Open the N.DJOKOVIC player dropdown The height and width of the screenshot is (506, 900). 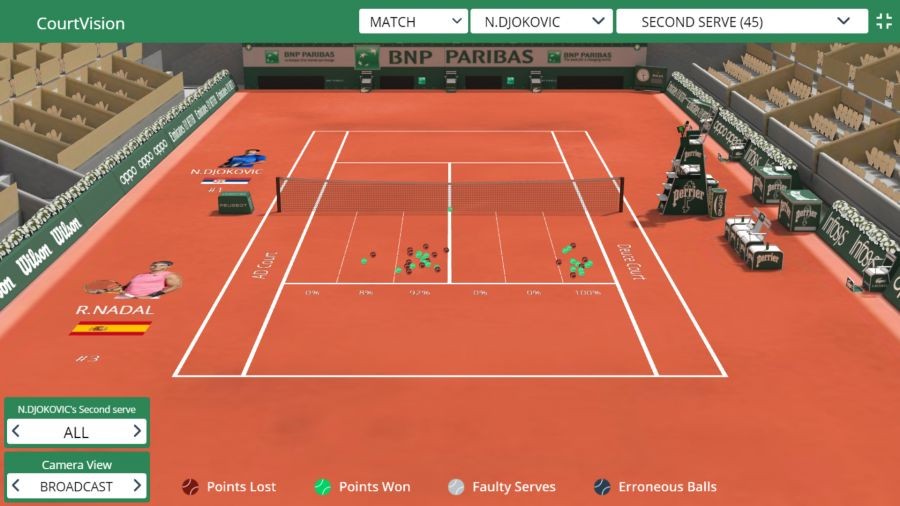tap(541, 22)
